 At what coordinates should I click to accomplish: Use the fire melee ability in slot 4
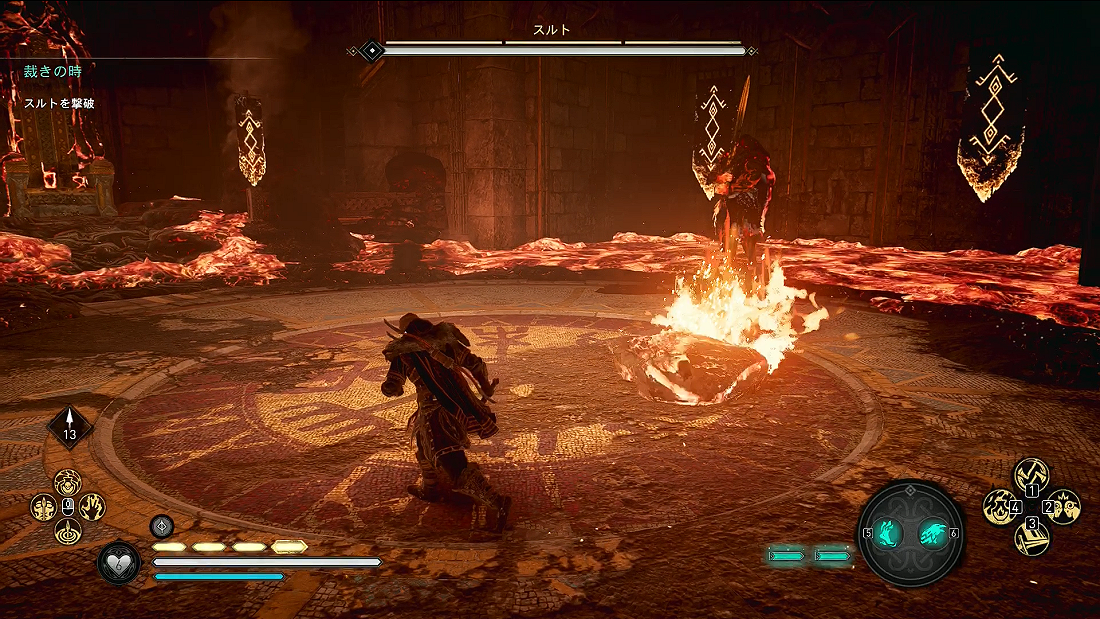[999, 507]
